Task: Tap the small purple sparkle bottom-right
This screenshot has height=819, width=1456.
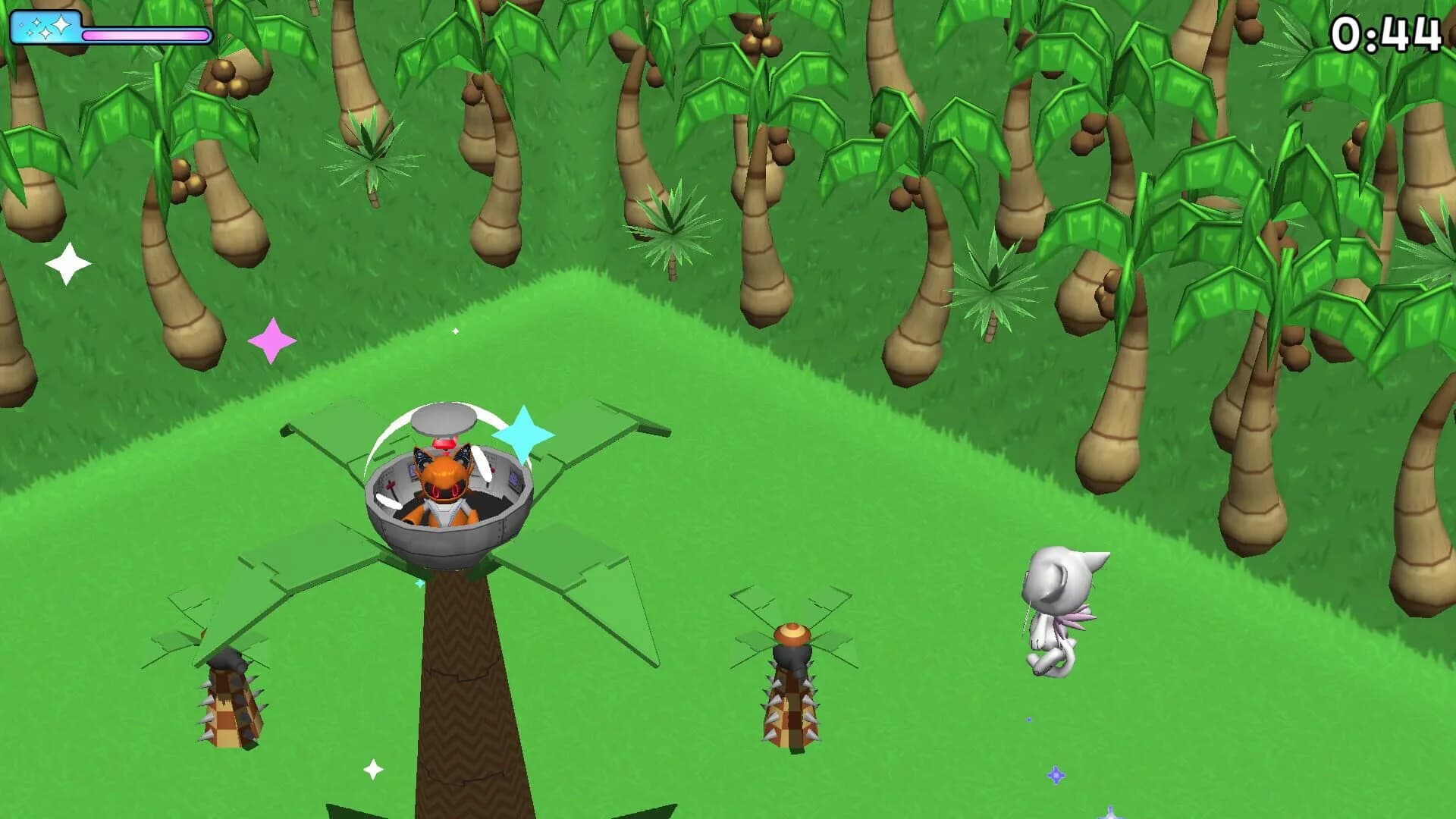Action: pos(1056,775)
